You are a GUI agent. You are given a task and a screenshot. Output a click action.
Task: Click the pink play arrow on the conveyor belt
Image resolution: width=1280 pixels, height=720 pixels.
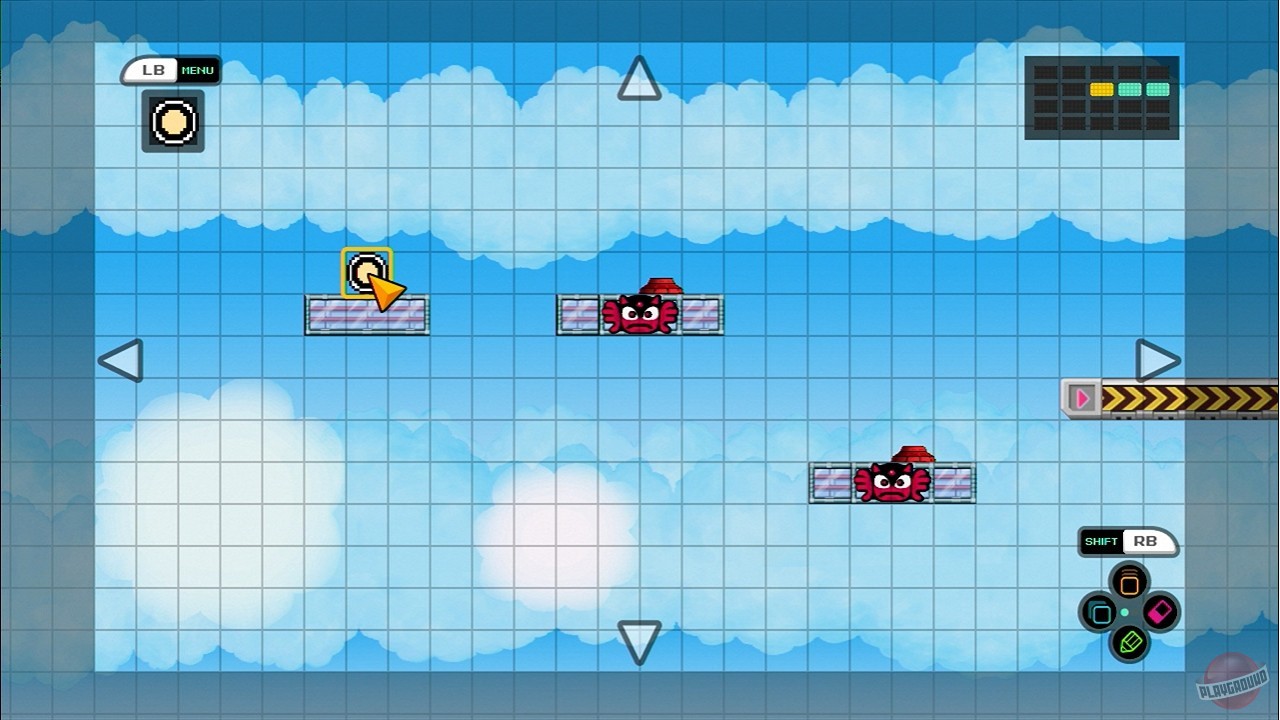[1083, 397]
